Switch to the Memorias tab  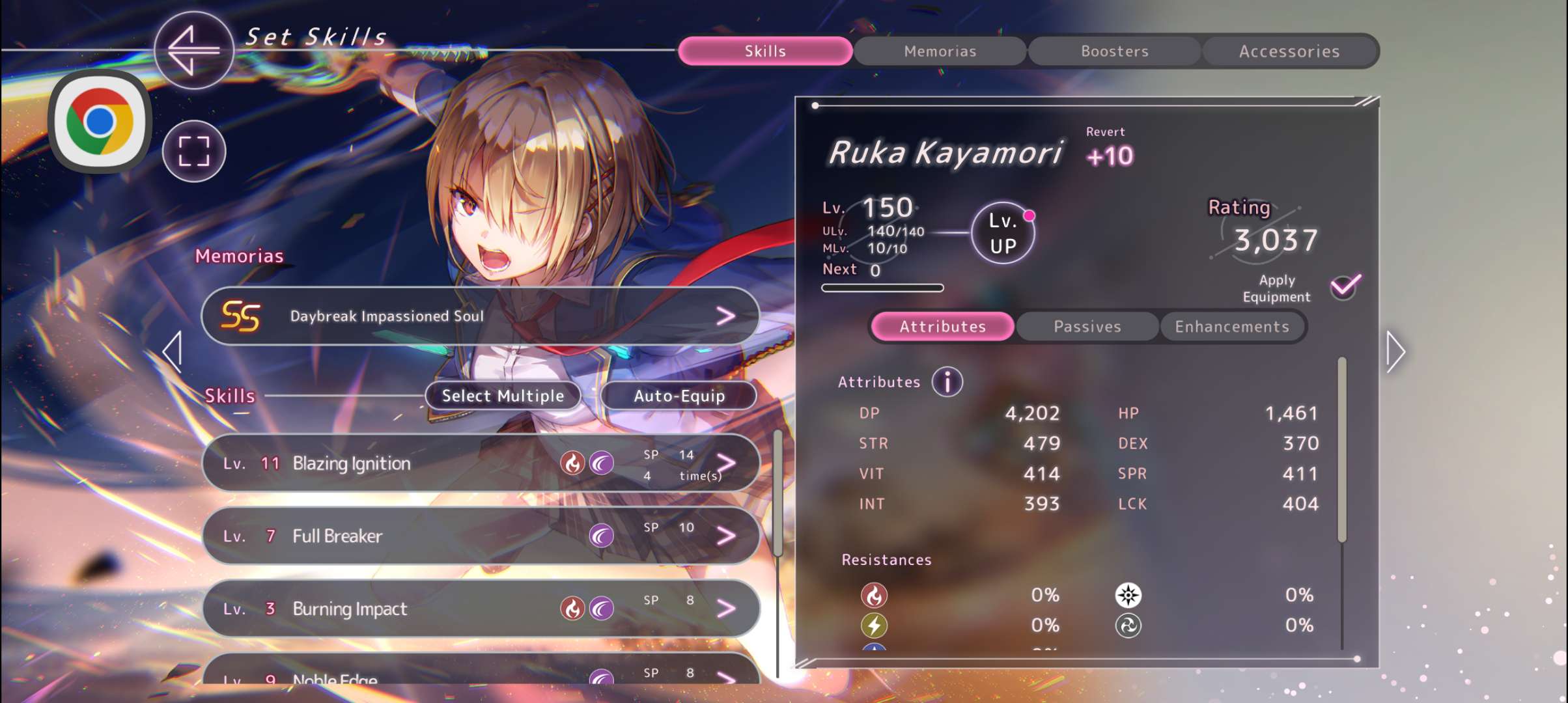940,51
